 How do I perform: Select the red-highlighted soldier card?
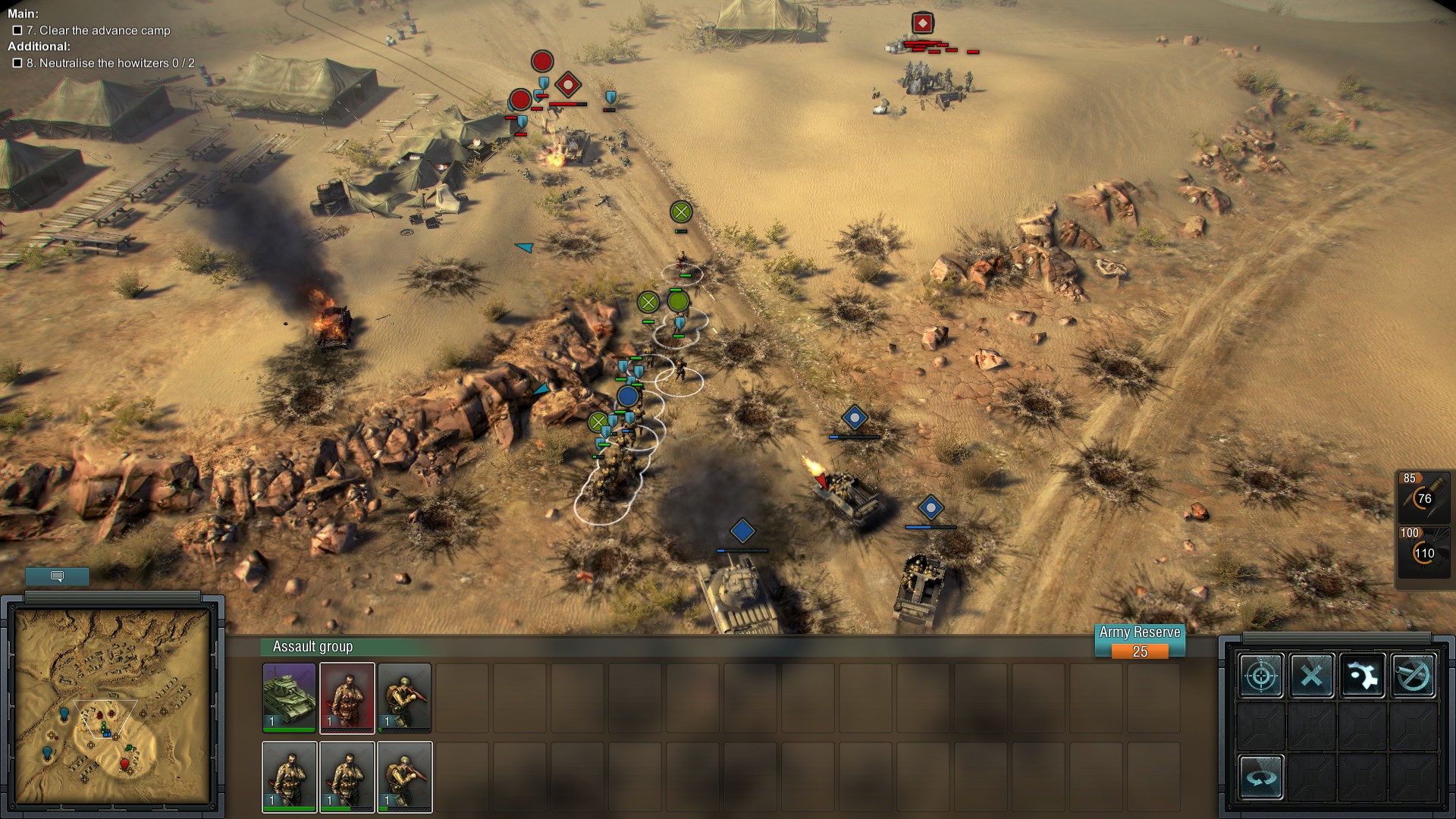347,698
